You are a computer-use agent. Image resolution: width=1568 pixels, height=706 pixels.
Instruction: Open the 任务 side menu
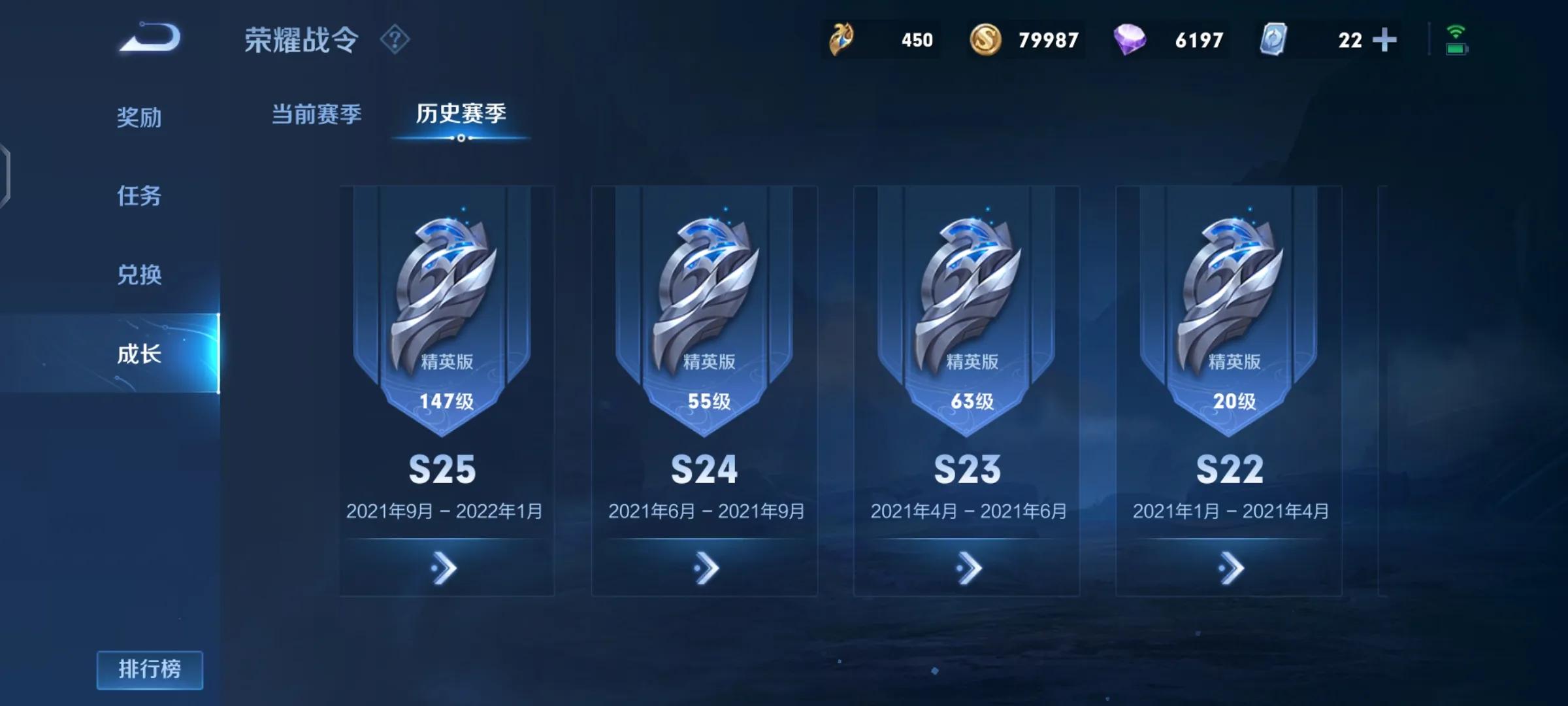click(x=139, y=196)
